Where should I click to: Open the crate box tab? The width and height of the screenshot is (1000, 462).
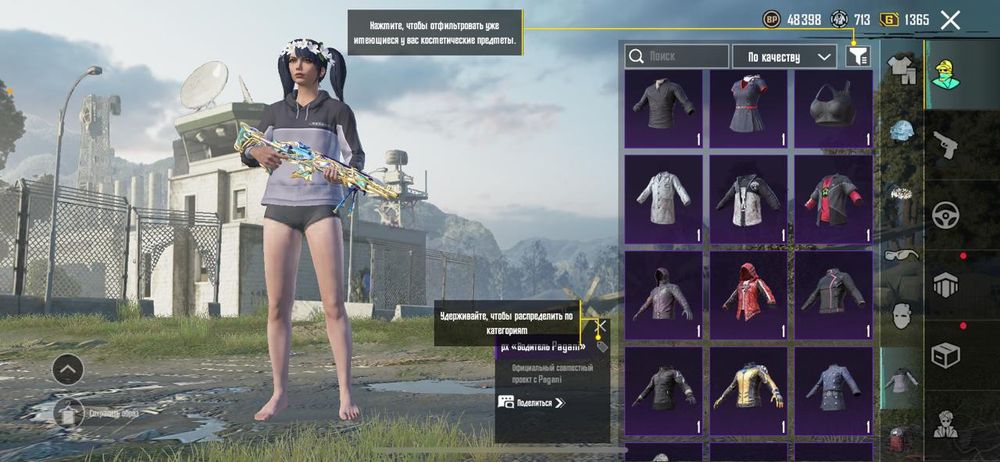[x=945, y=354]
